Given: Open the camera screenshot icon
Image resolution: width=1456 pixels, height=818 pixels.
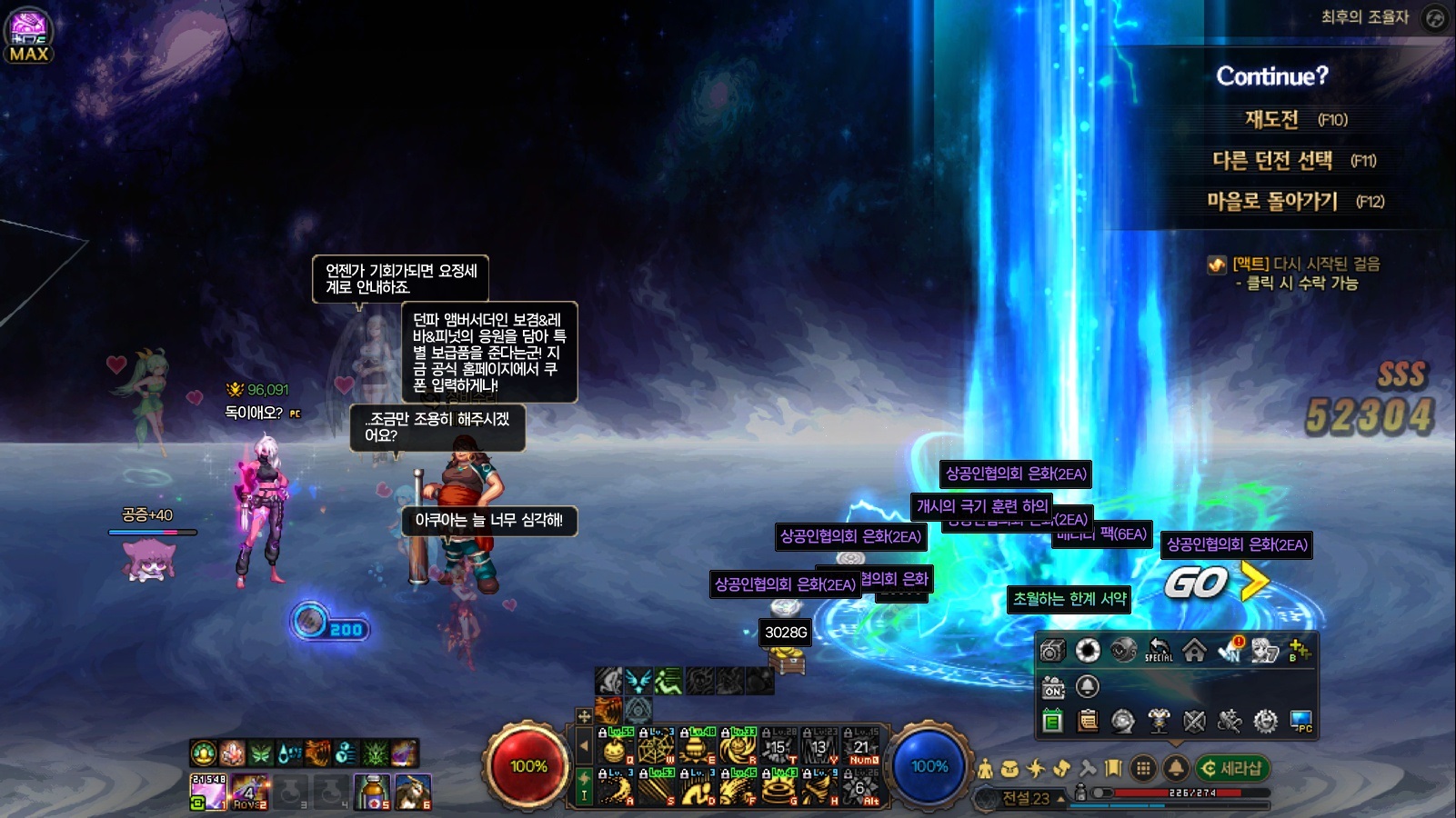Looking at the screenshot, I should point(1052,651).
